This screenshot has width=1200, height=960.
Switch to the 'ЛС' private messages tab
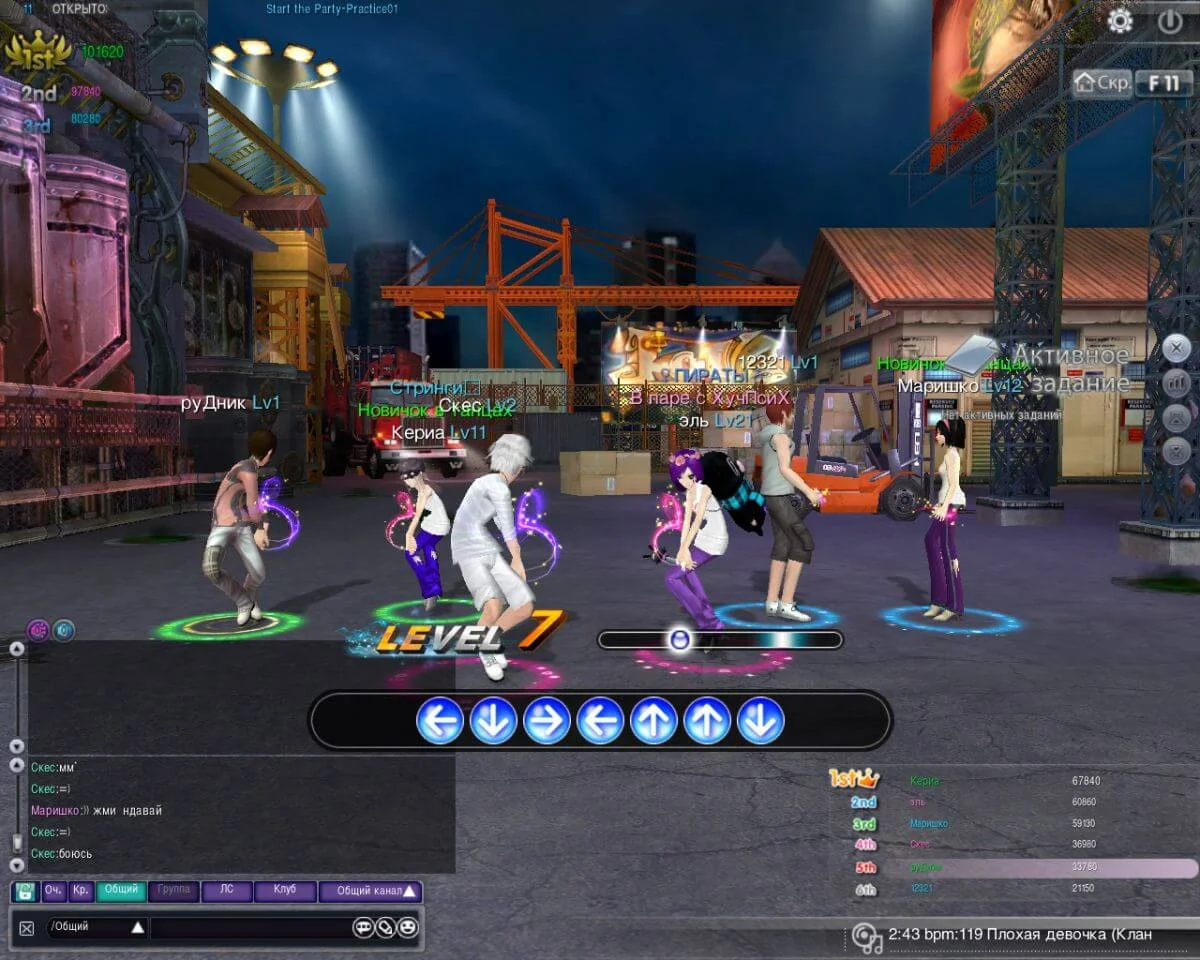227,890
